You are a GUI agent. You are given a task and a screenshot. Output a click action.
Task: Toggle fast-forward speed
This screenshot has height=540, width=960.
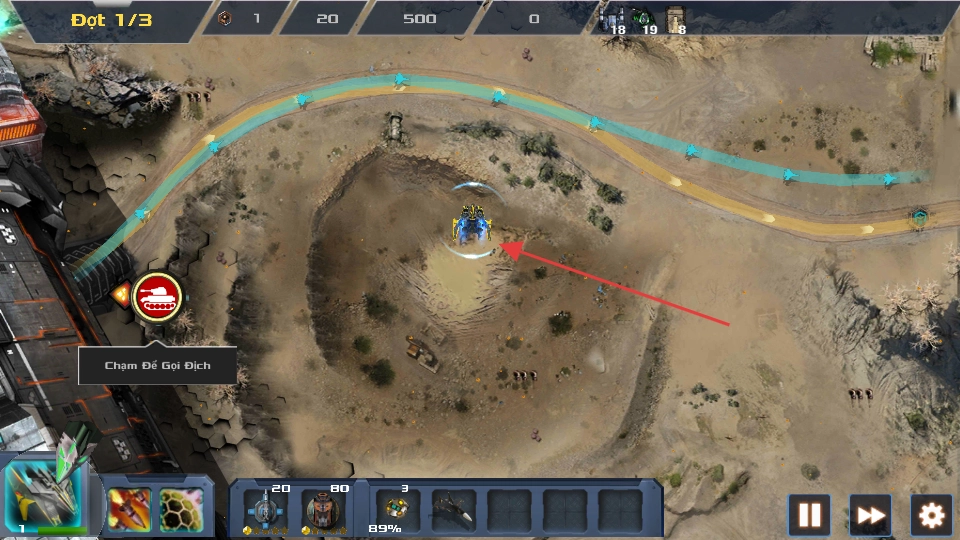click(x=870, y=515)
